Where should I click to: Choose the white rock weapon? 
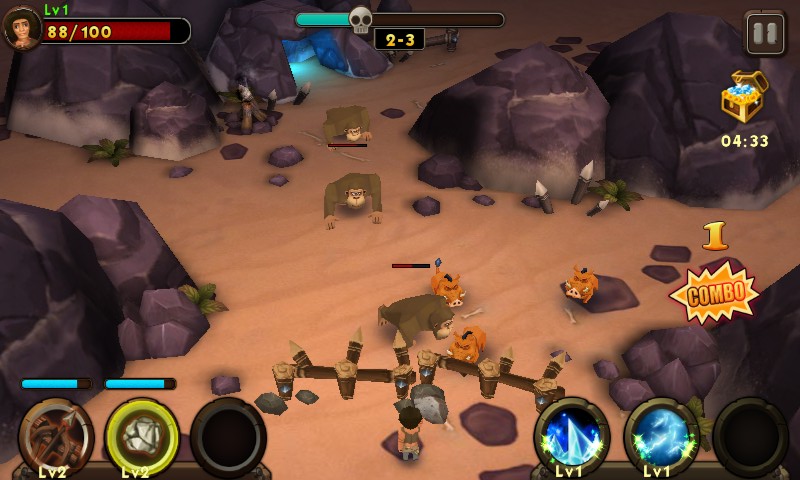[142, 436]
